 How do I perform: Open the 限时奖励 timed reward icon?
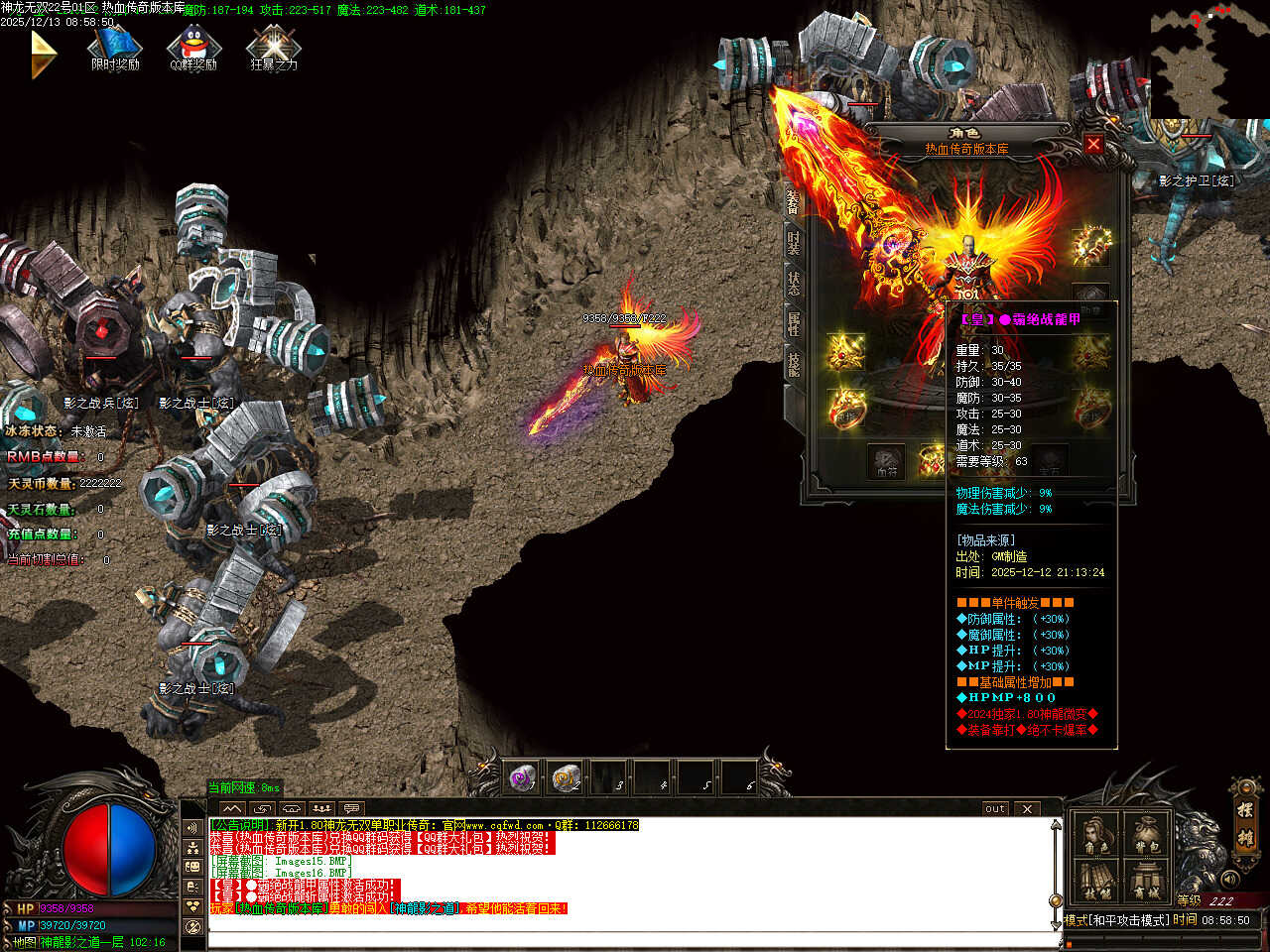point(115,49)
